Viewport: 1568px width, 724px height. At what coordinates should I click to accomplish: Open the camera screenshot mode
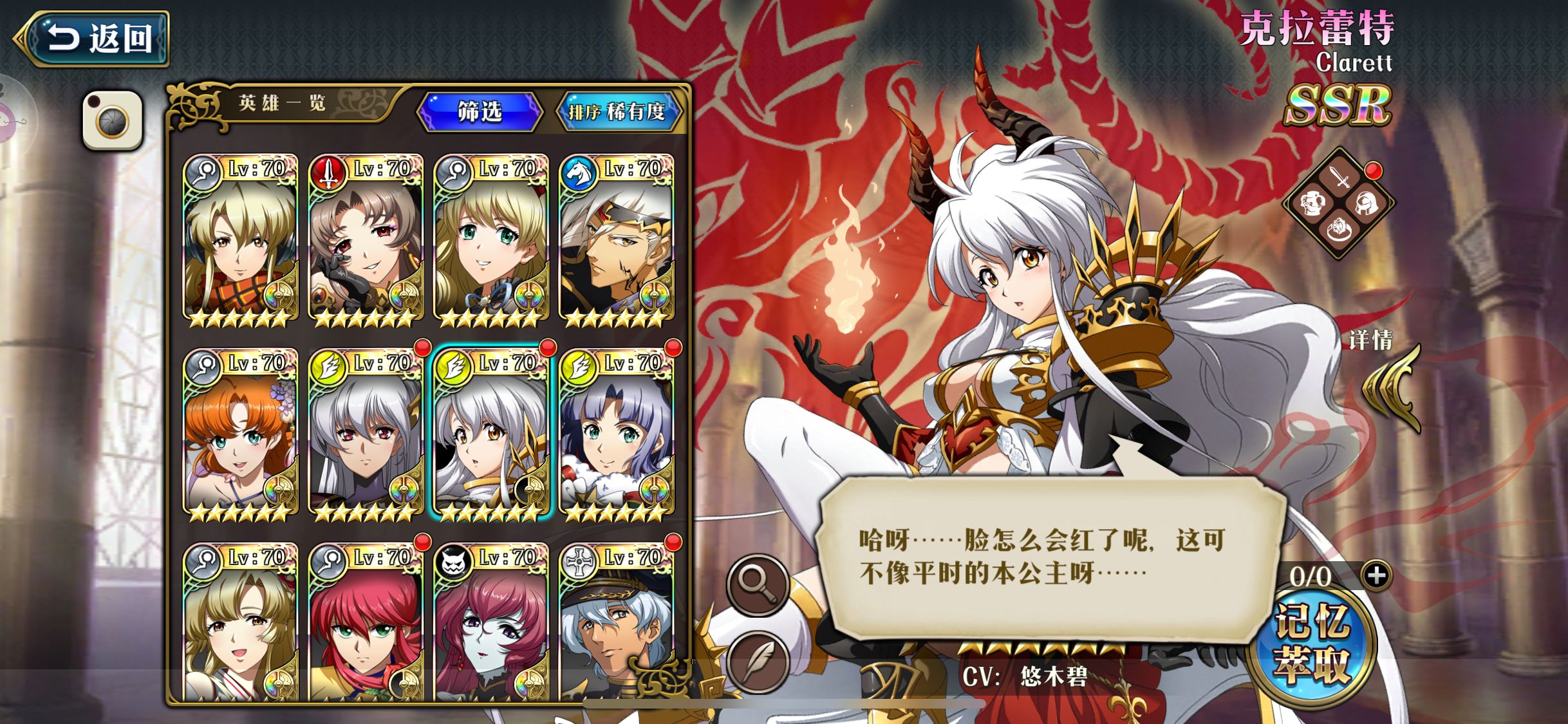(113, 120)
